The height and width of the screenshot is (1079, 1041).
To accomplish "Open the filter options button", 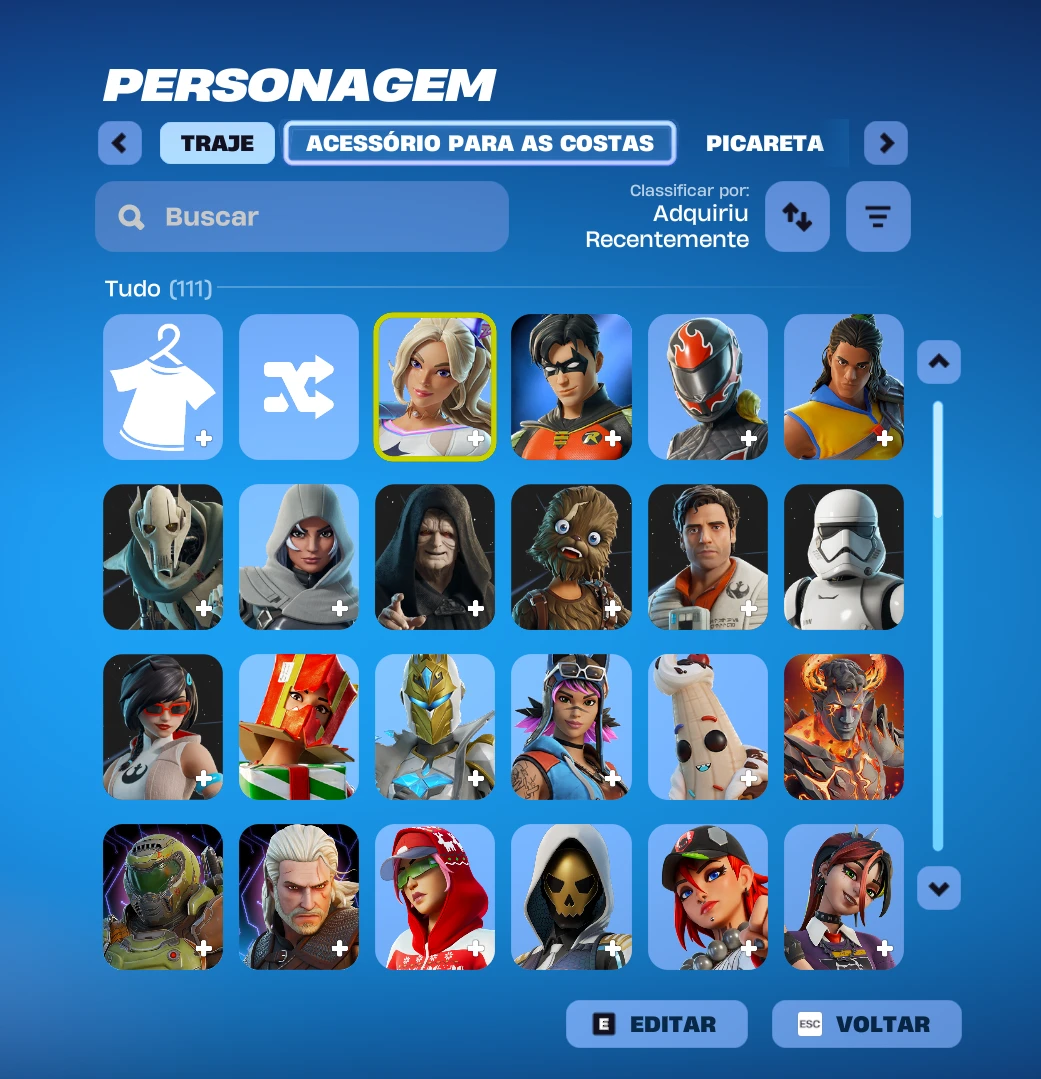I will tap(878, 216).
